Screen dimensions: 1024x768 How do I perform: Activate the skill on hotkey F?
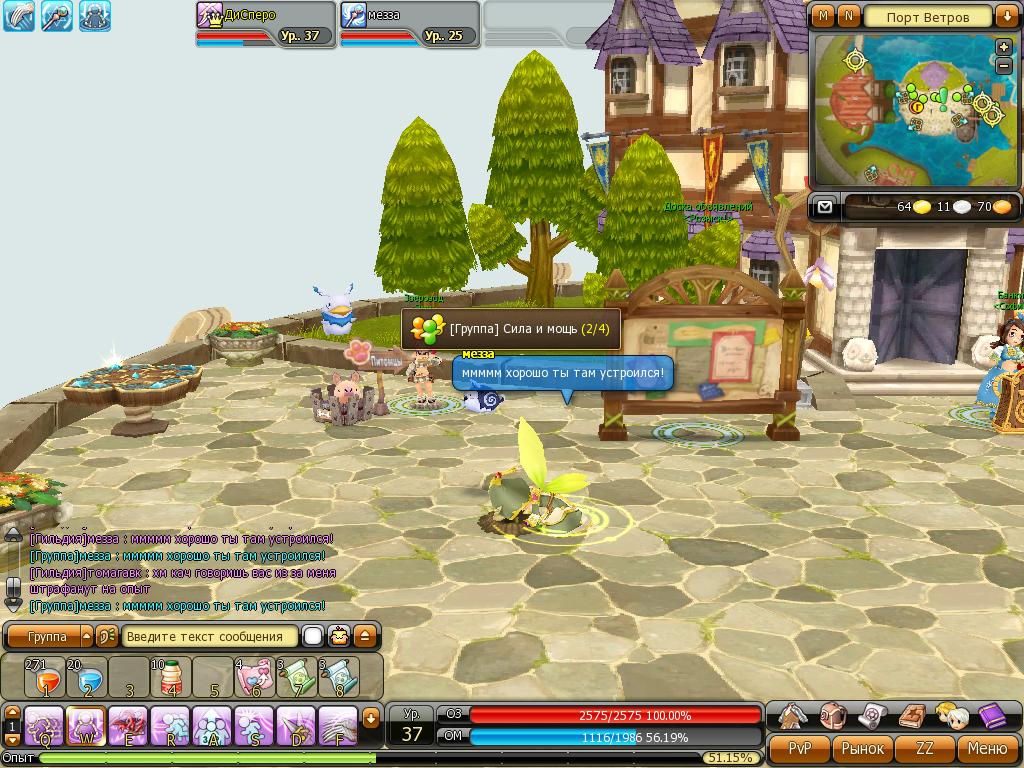(339, 724)
